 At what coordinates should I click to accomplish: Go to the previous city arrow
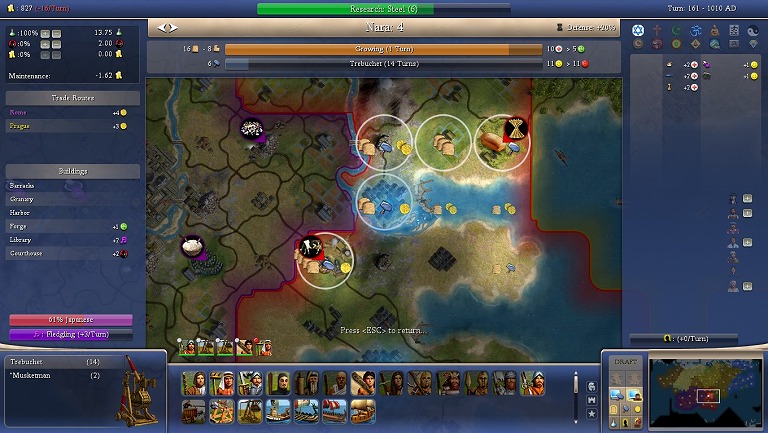[162, 28]
